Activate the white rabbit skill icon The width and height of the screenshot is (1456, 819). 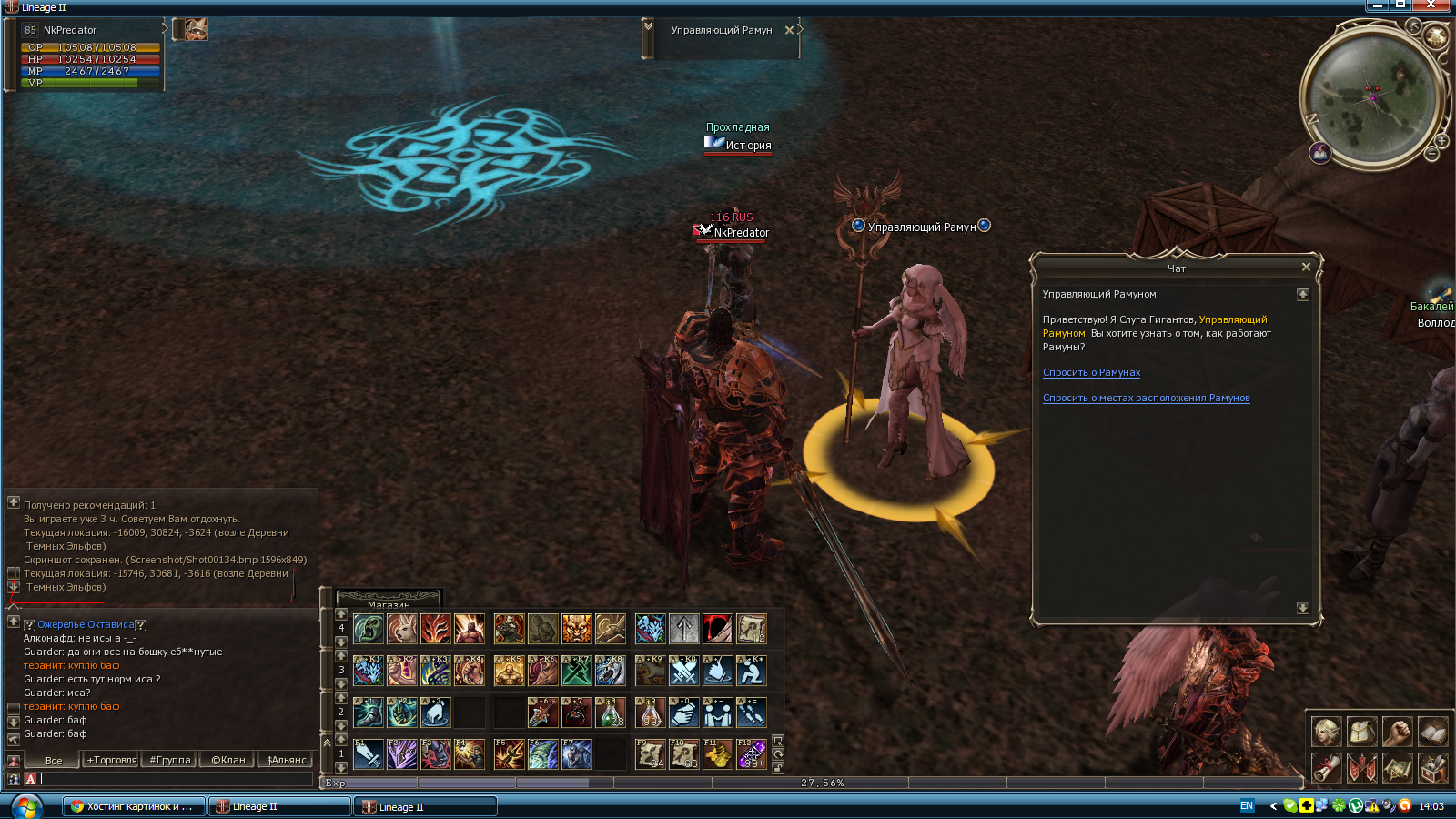coord(401,628)
